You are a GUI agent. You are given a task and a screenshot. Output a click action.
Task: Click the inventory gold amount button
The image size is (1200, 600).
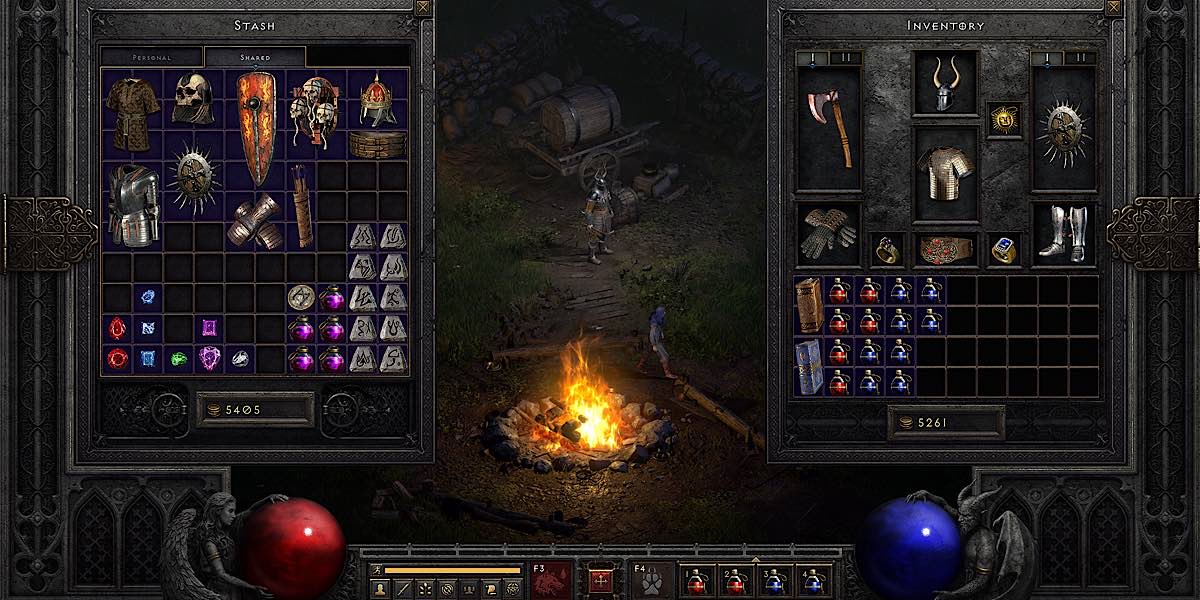coord(945,423)
